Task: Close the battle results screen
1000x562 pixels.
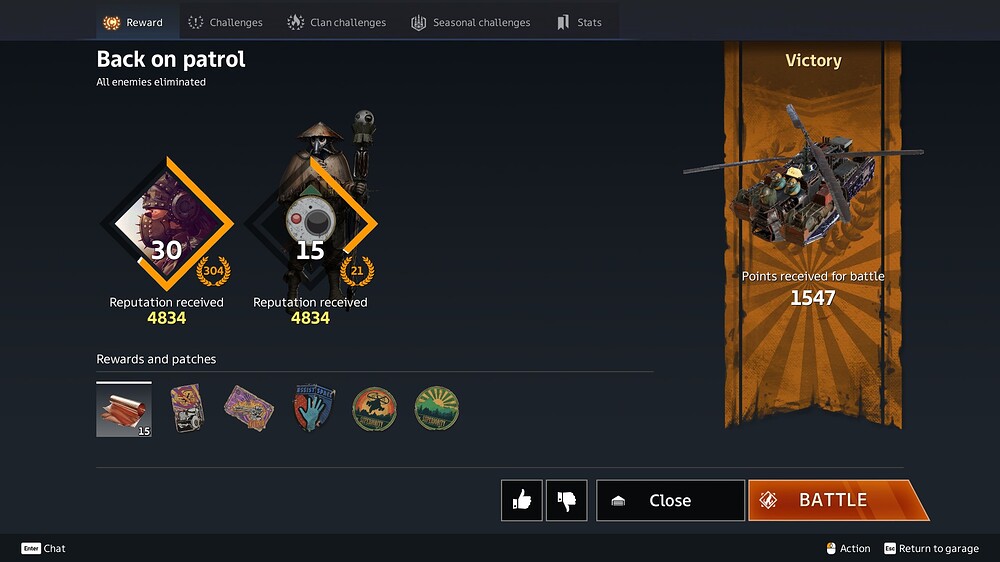Action: [x=670, y=500]
